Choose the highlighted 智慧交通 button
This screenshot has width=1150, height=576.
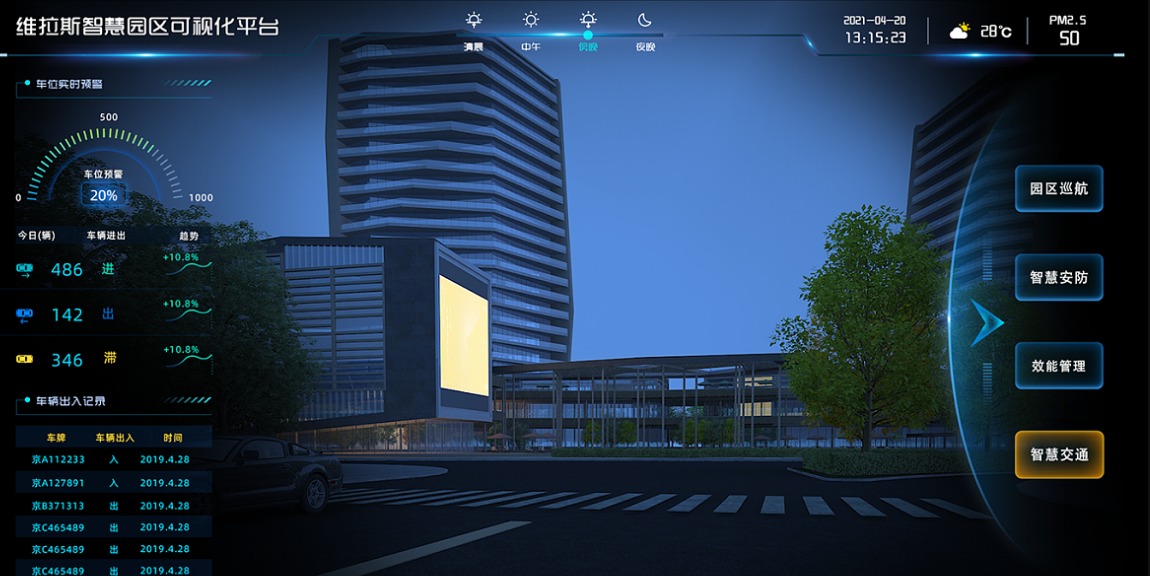coord(1058,454)
